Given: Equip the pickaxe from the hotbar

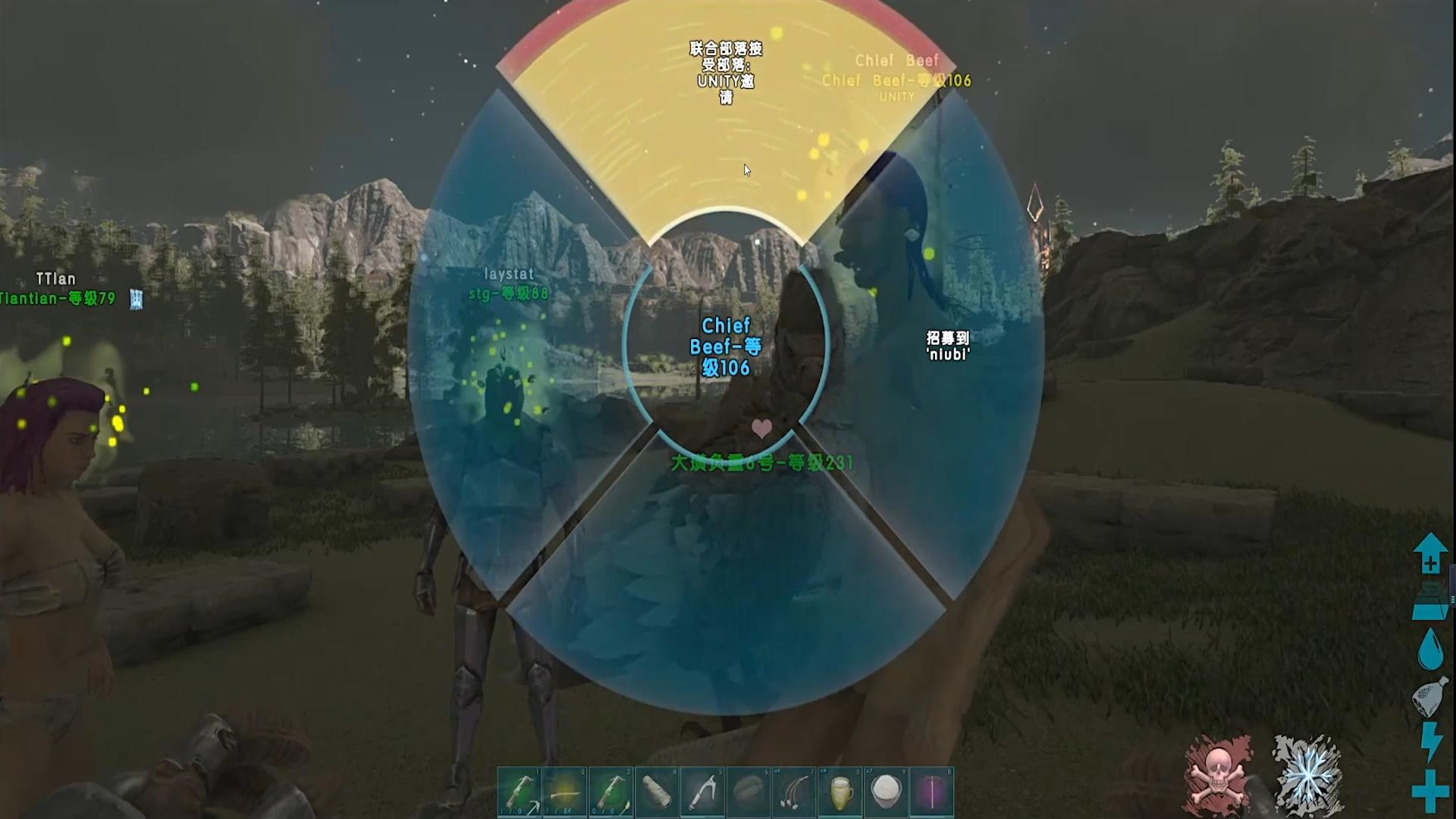Looking at the screenshot, I should (x=702, y=792).
